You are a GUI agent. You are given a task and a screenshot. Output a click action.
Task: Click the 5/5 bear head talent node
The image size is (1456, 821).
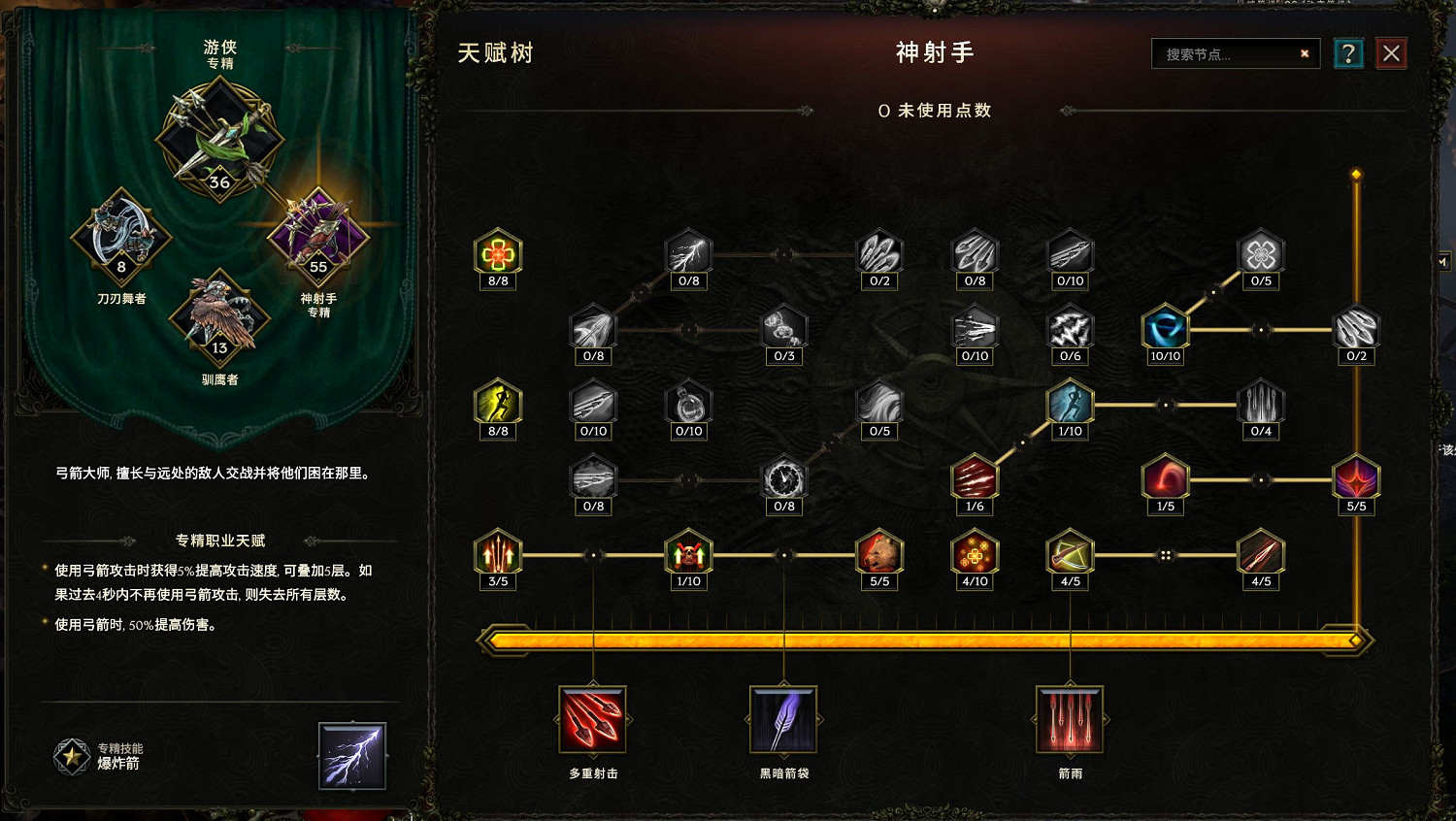[879, 553]
